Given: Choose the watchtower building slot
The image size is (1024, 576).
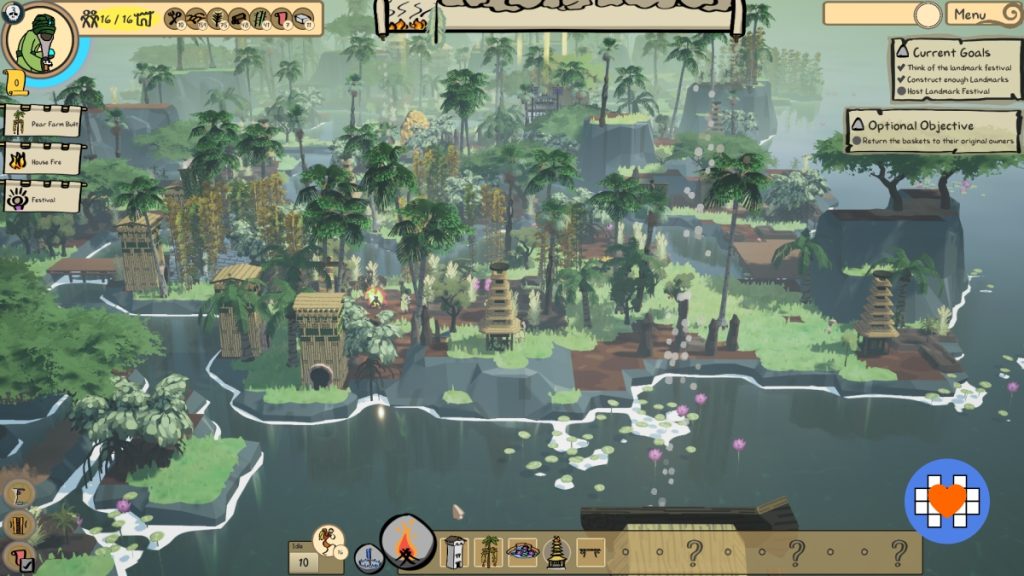Looking at the screenshot, I should coord(455,551).
